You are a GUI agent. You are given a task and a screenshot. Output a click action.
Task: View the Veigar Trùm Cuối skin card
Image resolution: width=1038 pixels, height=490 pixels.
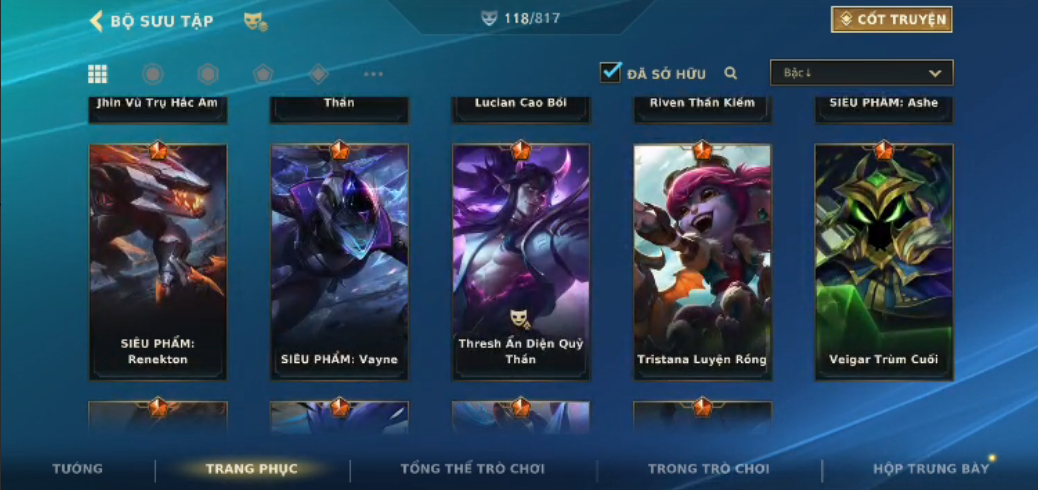884,261
